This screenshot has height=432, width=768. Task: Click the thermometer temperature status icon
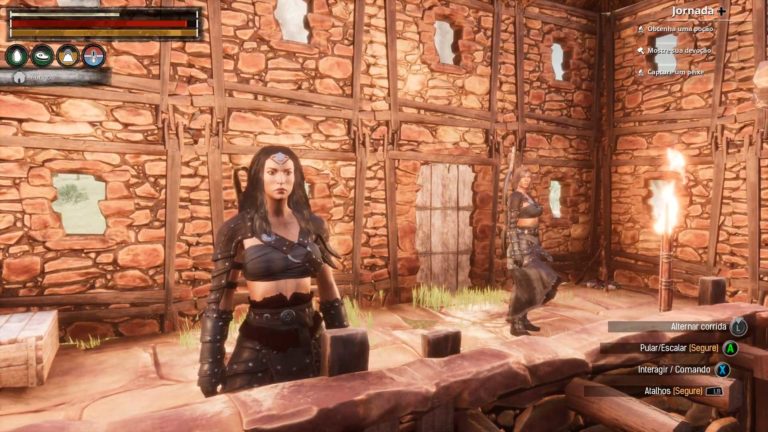(93, 56)
